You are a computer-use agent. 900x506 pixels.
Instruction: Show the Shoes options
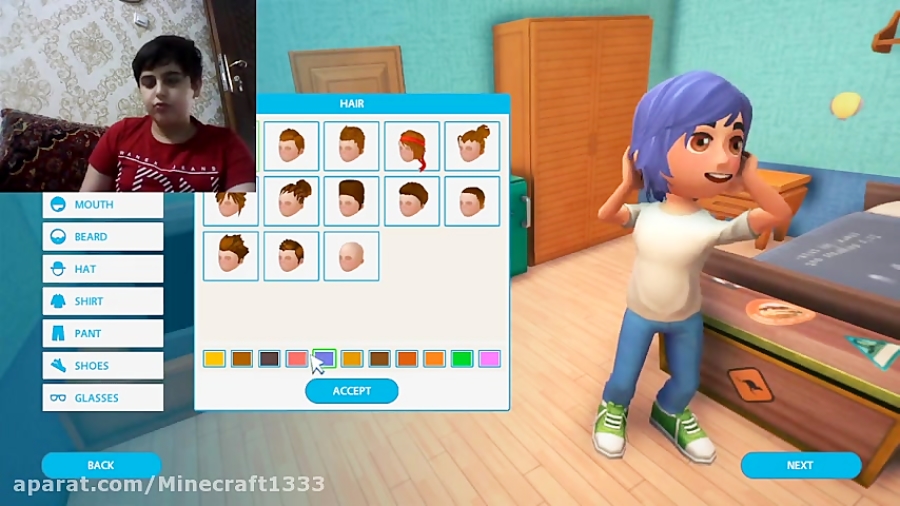(103, 366)
